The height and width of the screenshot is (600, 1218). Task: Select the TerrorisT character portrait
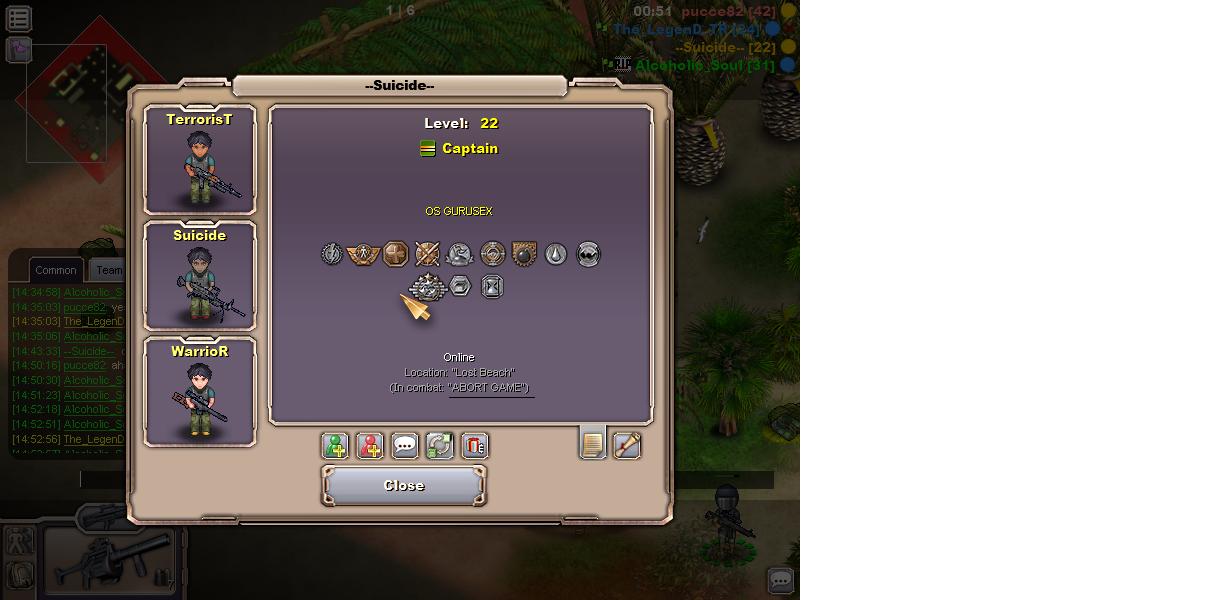coord(200,160)
